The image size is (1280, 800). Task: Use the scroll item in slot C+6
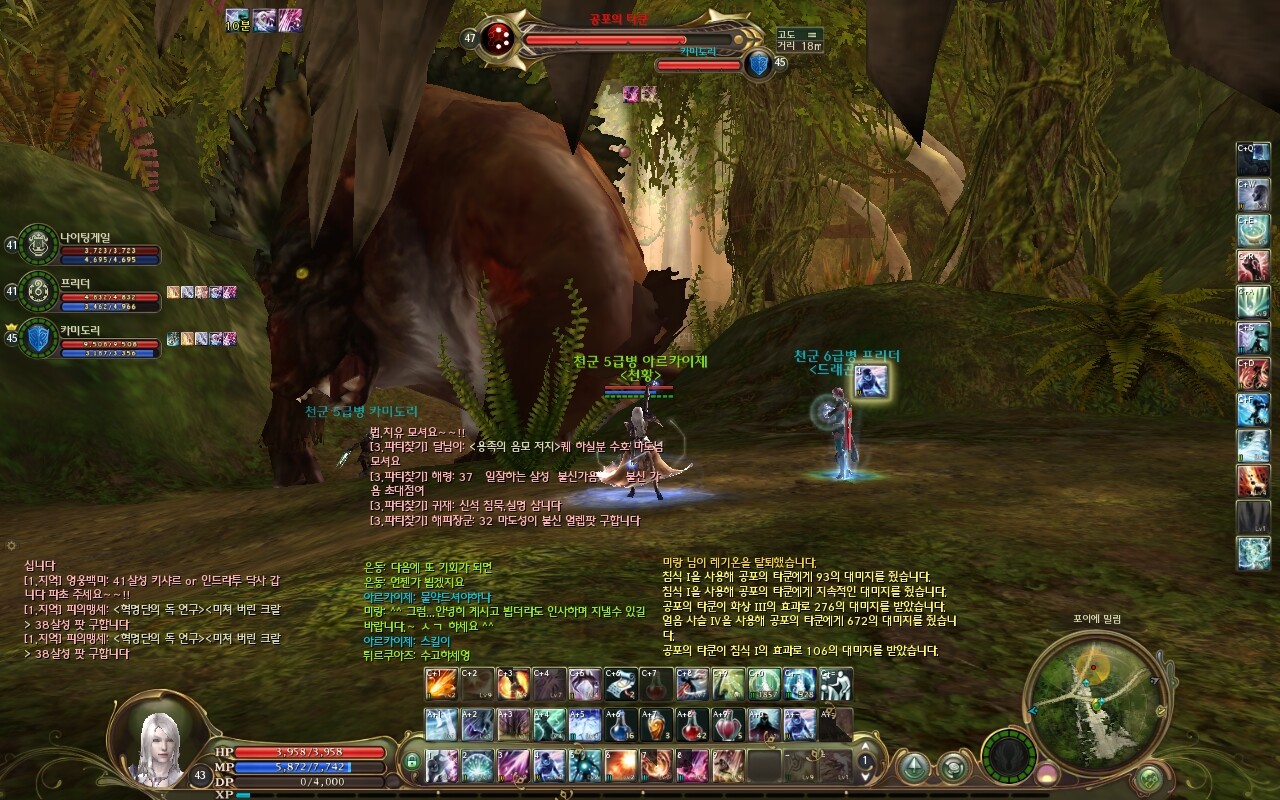[x=620, y=684]
